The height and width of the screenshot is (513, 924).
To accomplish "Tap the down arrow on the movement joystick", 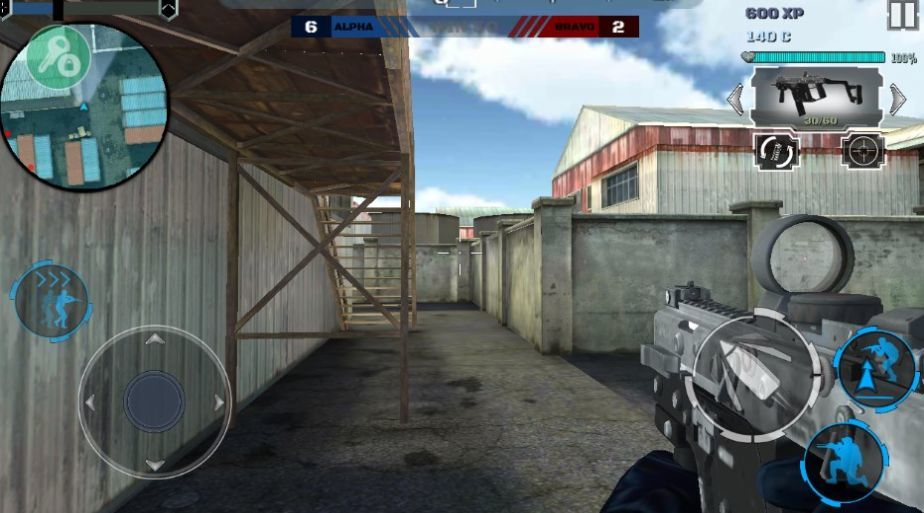I will point(154,465).
